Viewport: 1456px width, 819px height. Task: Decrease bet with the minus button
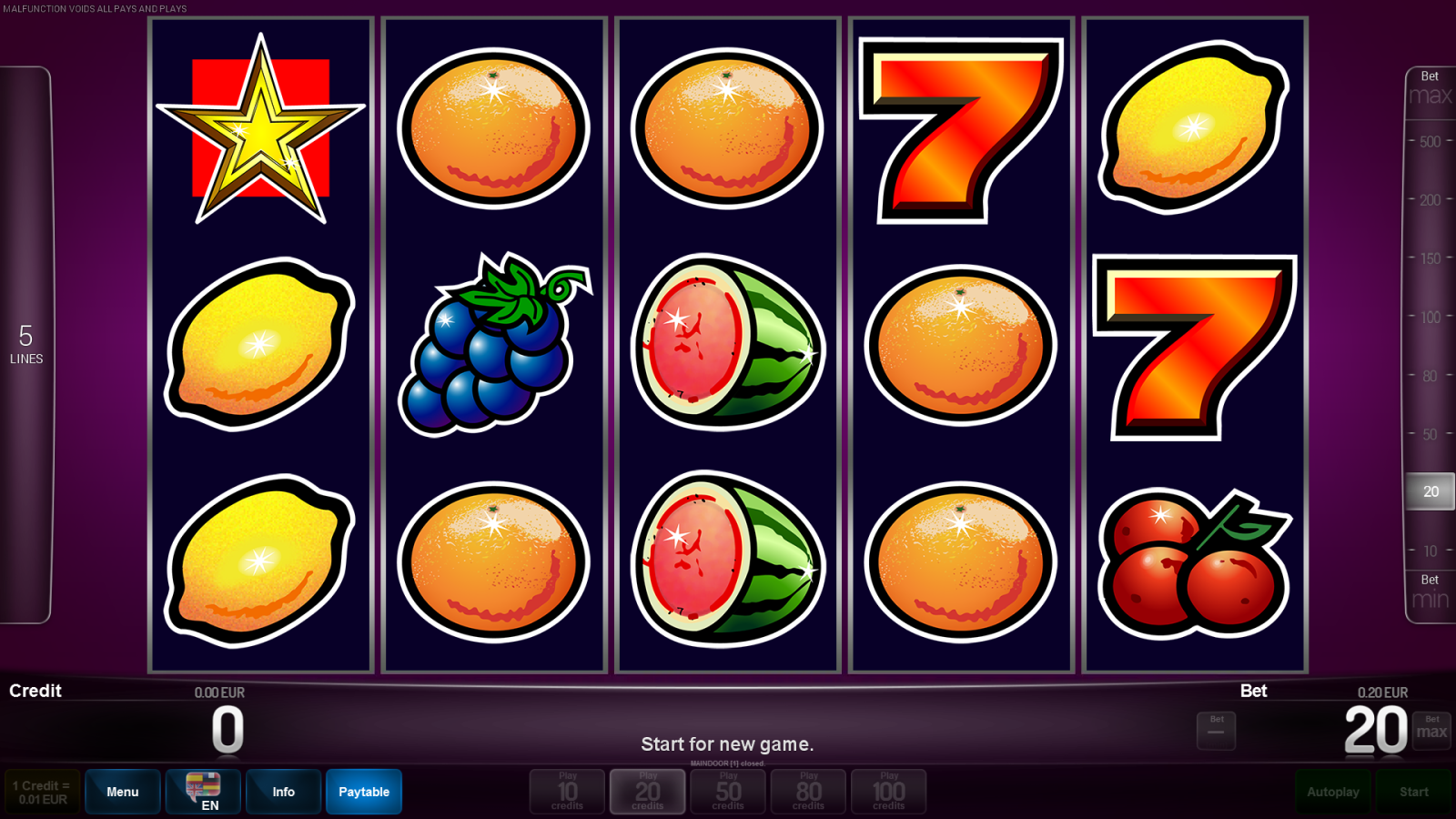(x=1216, y=731)
